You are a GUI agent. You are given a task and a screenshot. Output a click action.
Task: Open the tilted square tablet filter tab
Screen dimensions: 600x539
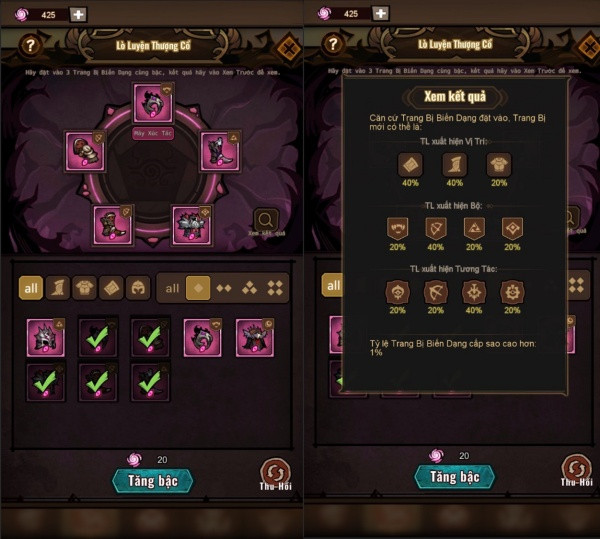[x=111, y=289]
